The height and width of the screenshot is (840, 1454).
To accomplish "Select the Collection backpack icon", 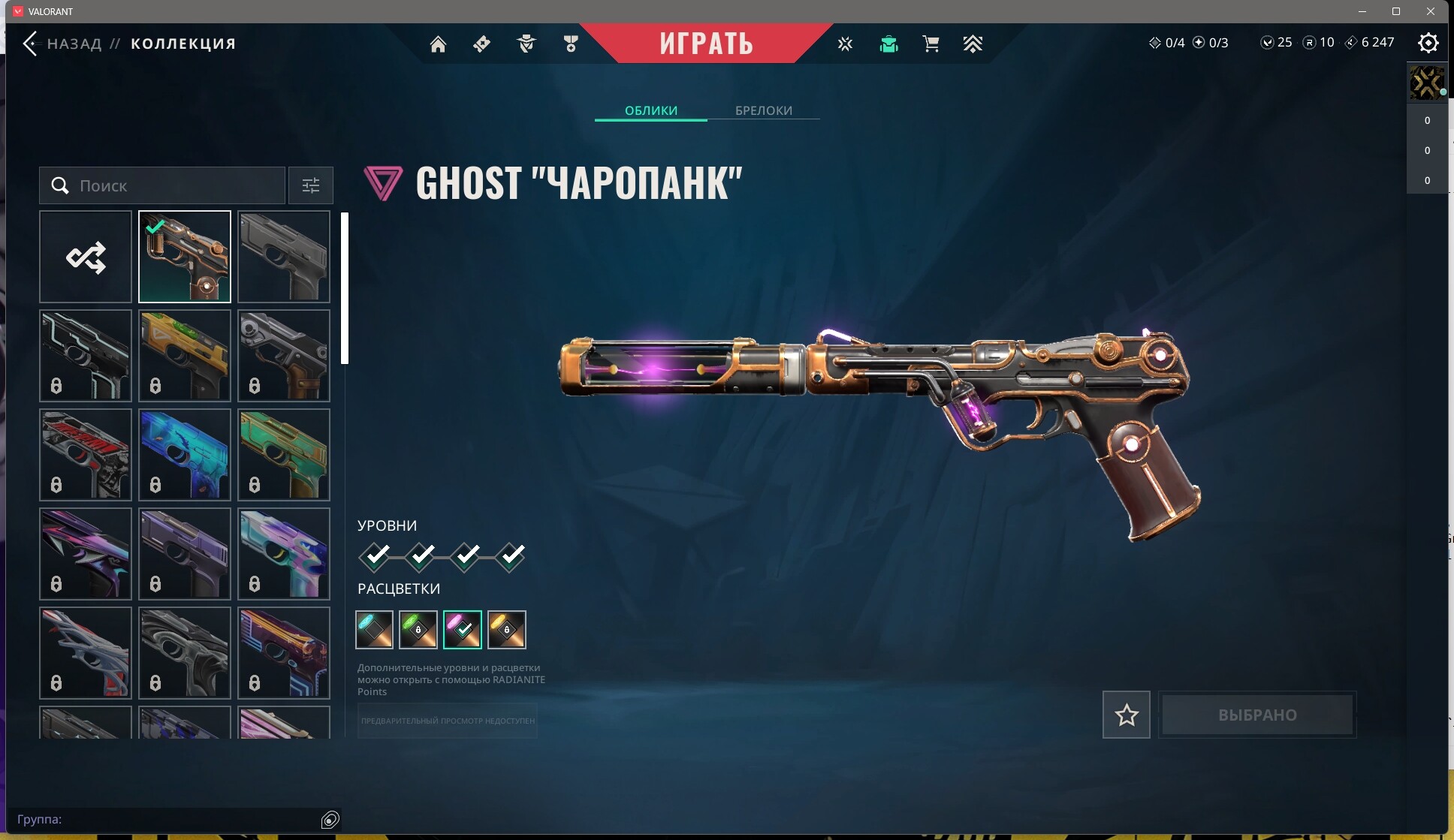I will pos(888,44).
